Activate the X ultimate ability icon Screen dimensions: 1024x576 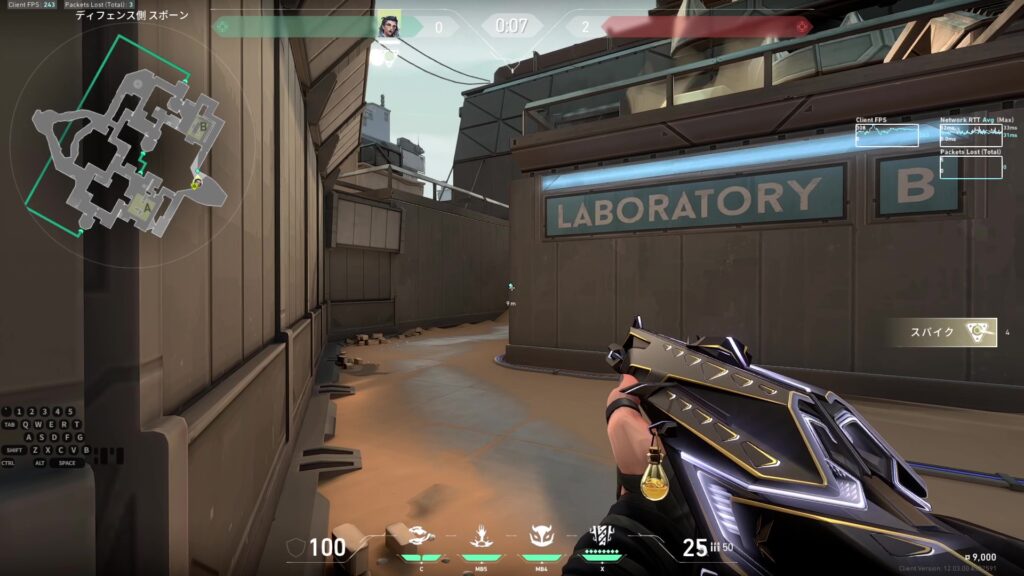(x=601, y=536)
